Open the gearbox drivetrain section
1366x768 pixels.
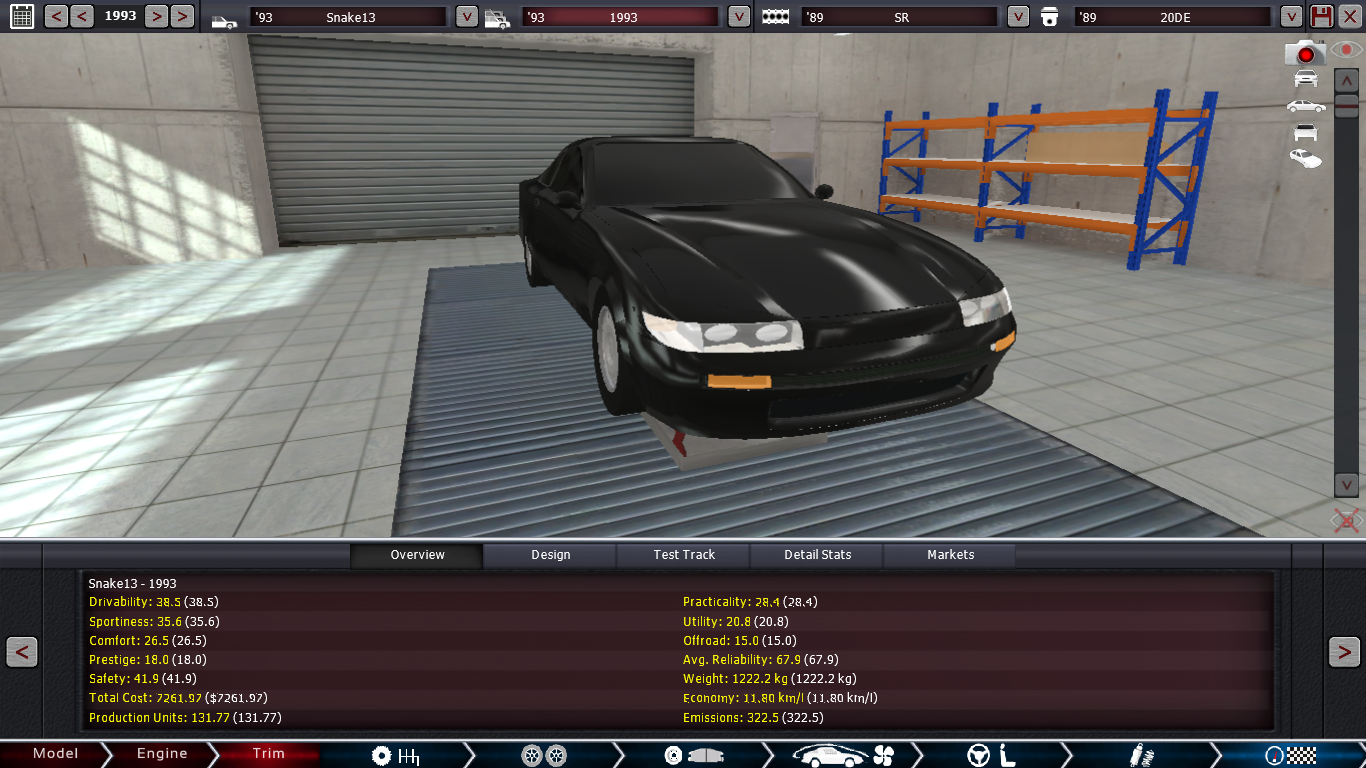pyautogui.click(x=395, y=755)
